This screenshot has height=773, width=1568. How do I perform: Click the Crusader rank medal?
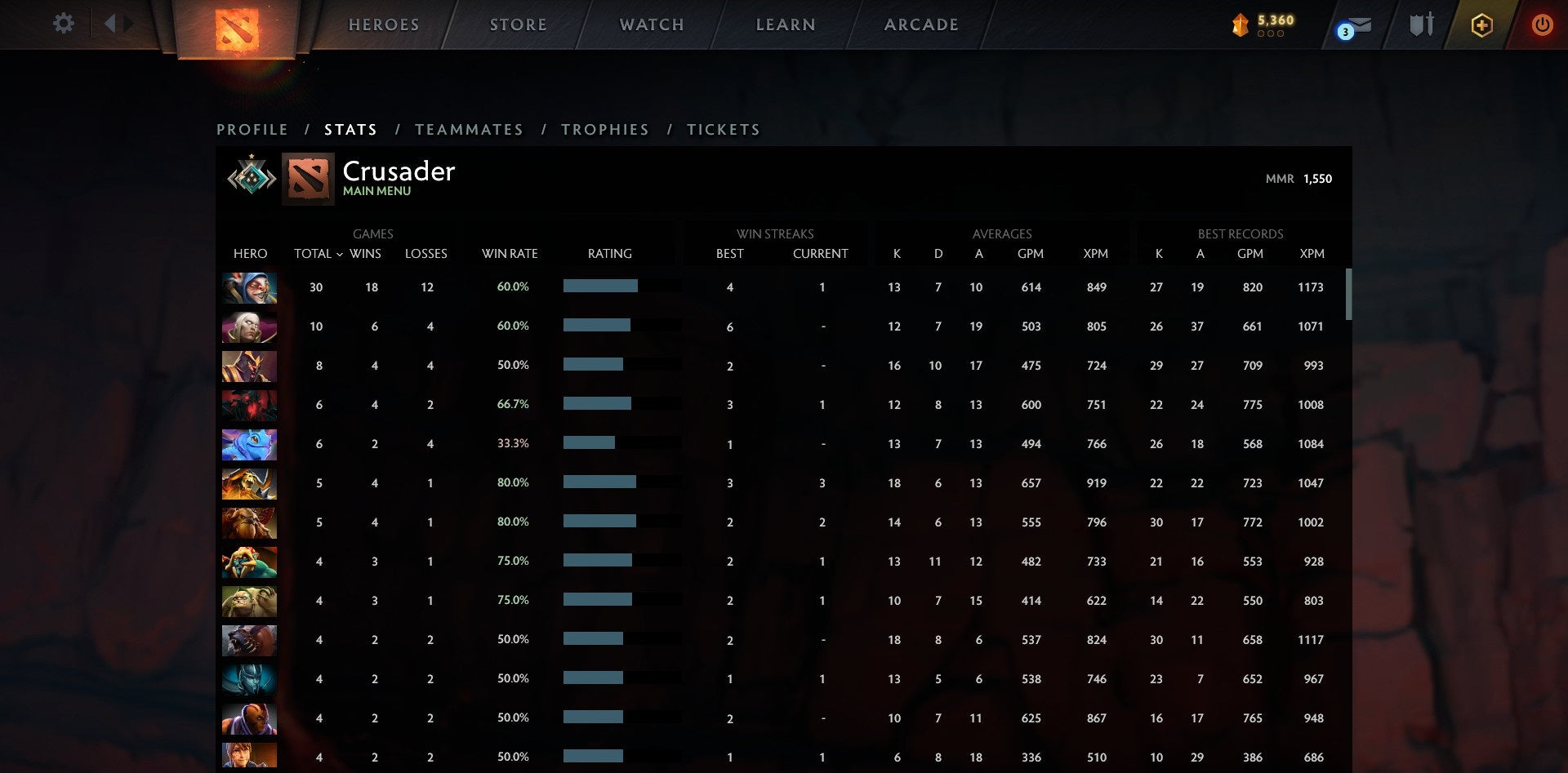pos(250,176)
